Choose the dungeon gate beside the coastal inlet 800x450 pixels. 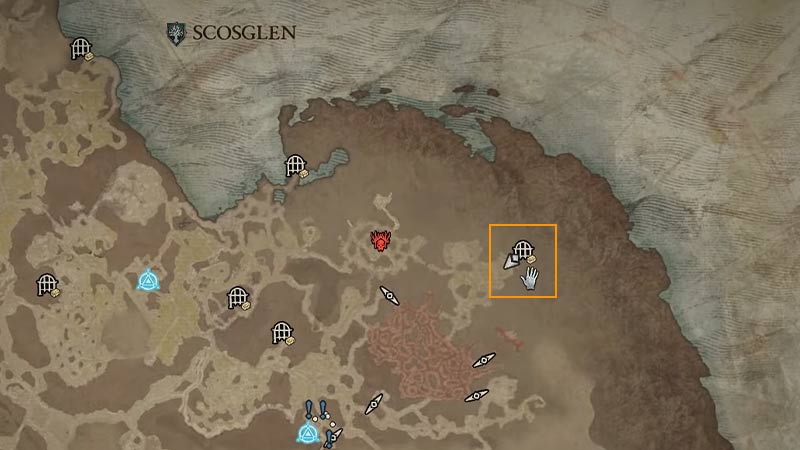click(x=295, y=165)
